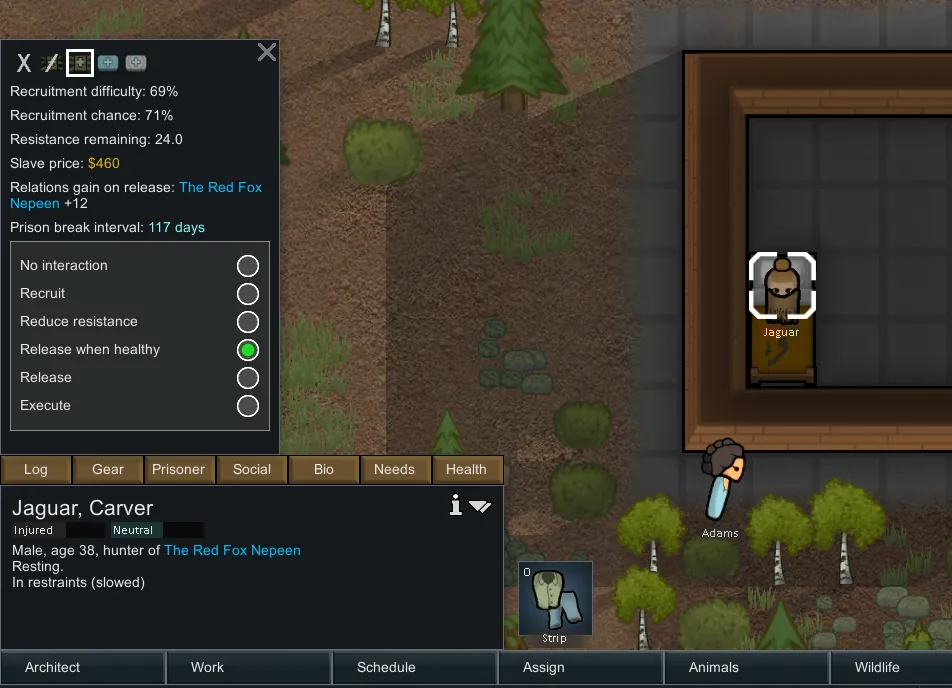Set prisoner interaction to Recruit
Viewport: 952px width, 688px height.
point(247,294)
